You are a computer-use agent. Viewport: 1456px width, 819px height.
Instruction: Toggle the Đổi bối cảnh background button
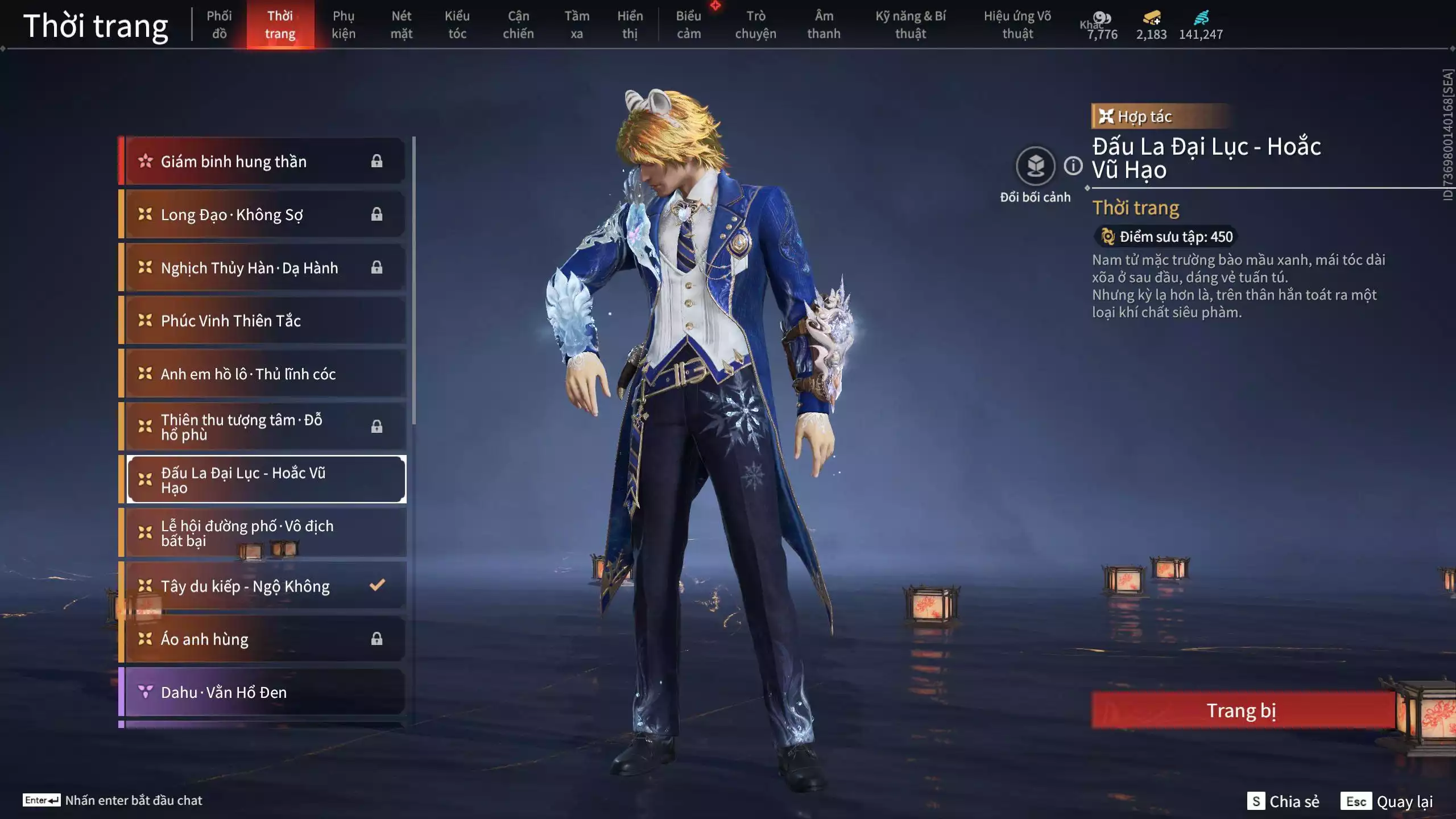[1035, 166]
